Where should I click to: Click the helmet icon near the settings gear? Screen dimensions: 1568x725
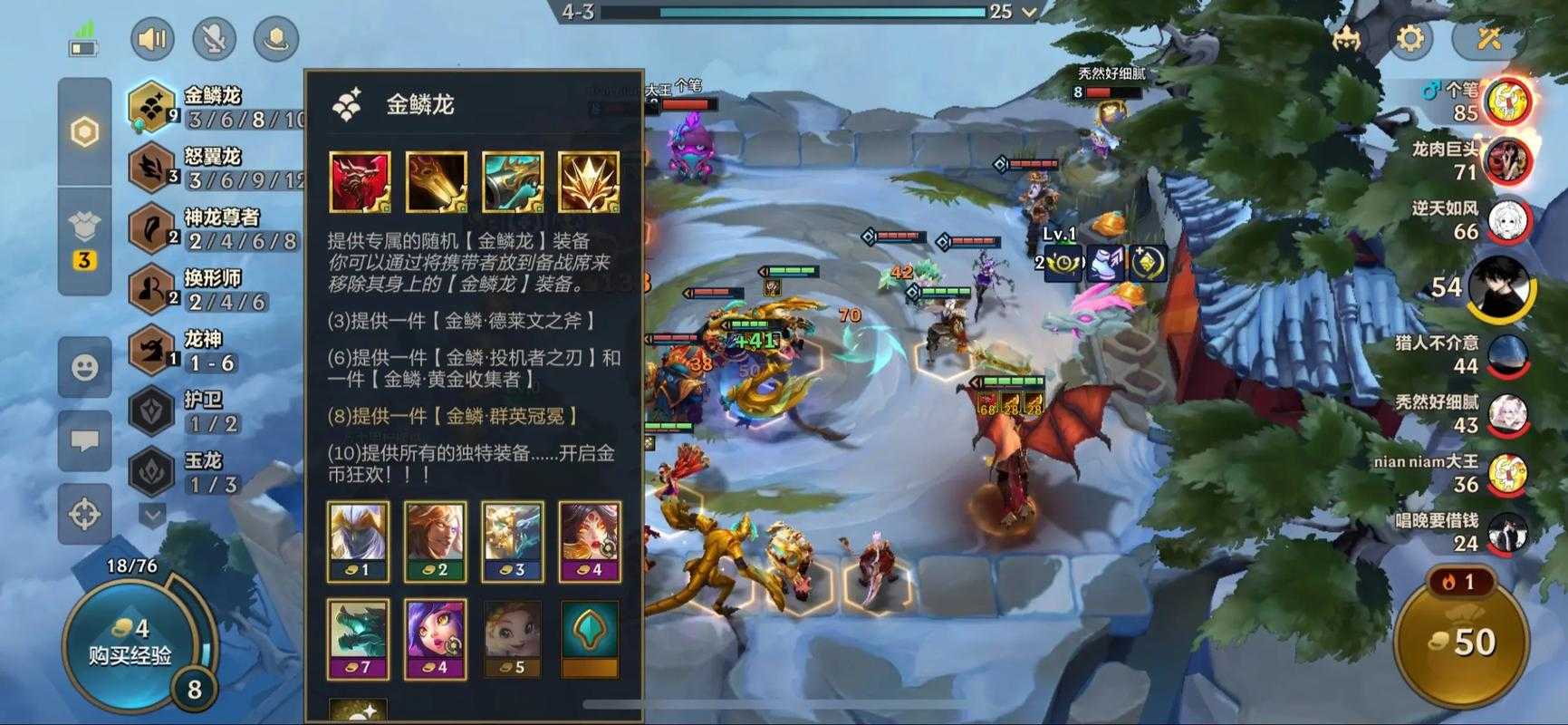(x=1345, y=39)
